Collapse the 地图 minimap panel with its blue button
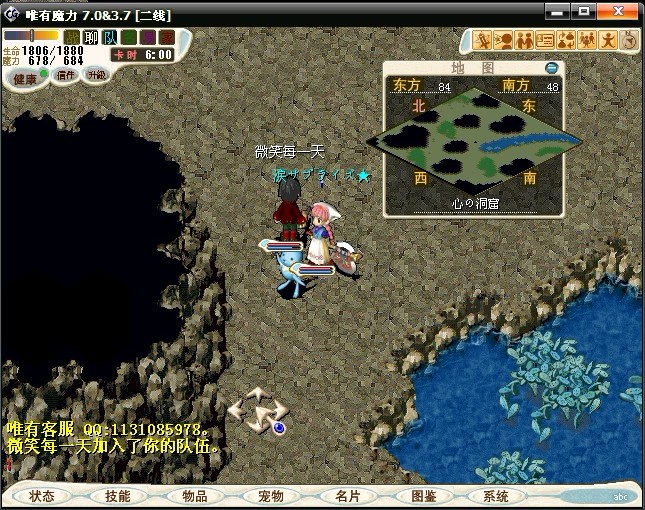The image size is (645, 510). pyautogui.click(x=551, y=68)
